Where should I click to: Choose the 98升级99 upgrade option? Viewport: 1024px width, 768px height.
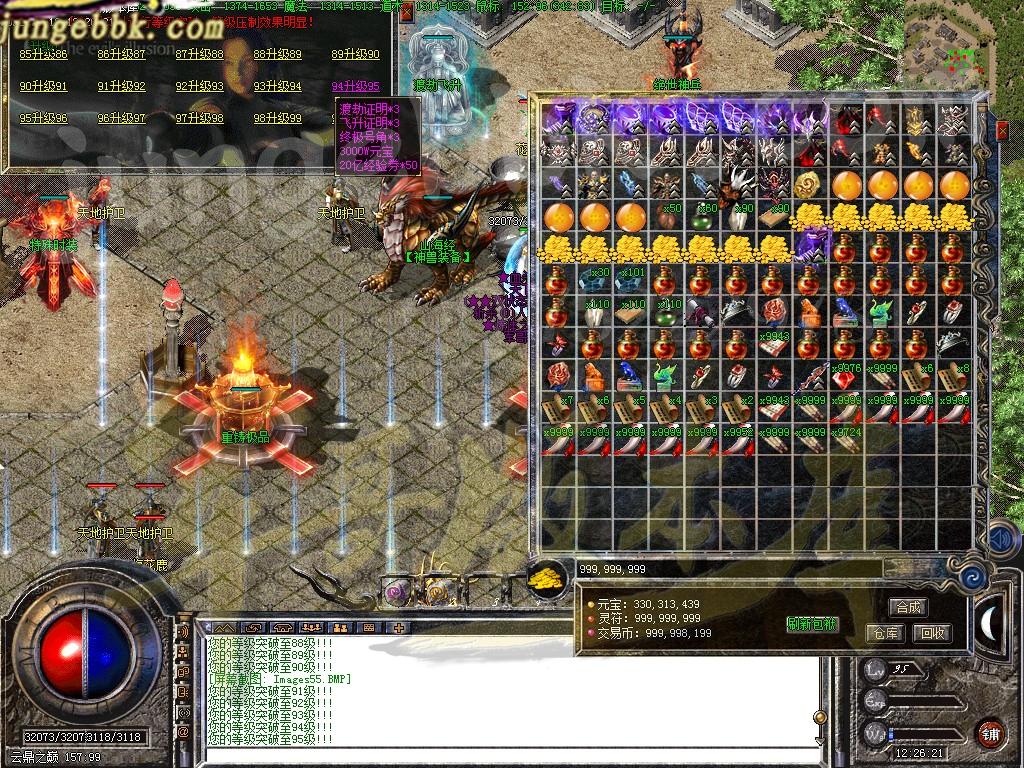[x=278, y=118]
